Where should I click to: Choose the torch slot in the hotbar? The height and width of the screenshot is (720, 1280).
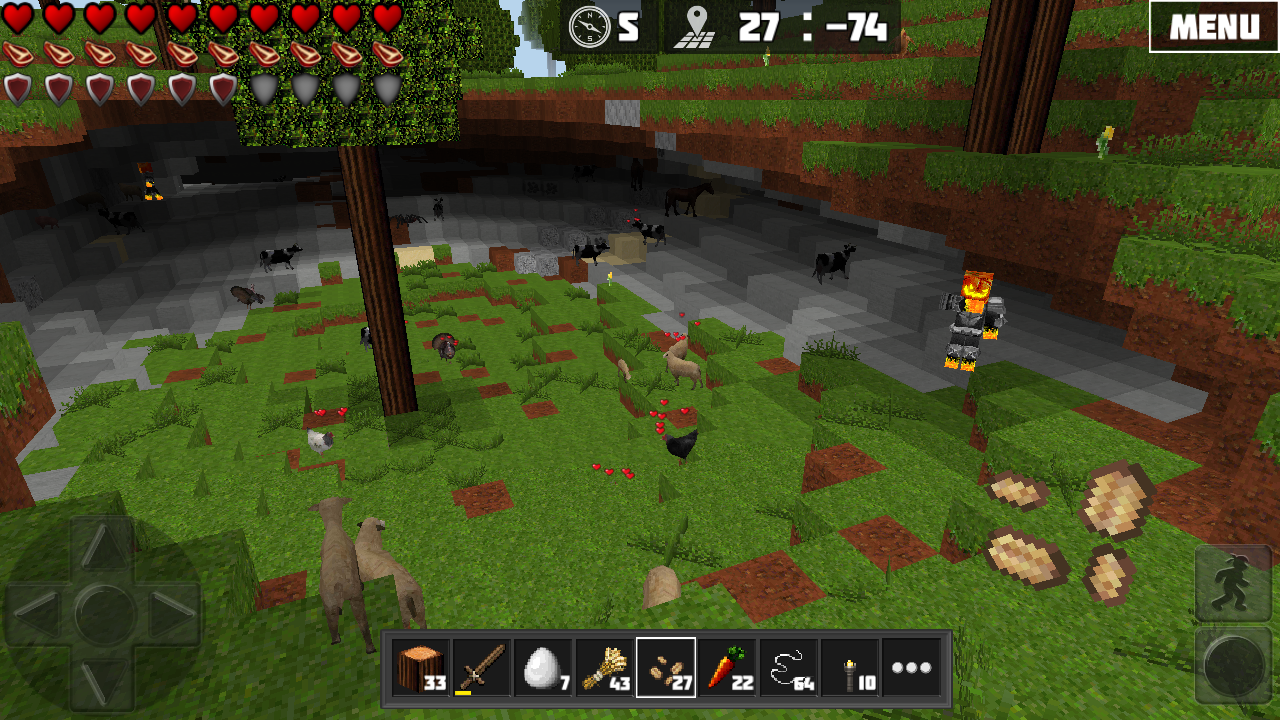click(850, 667)
